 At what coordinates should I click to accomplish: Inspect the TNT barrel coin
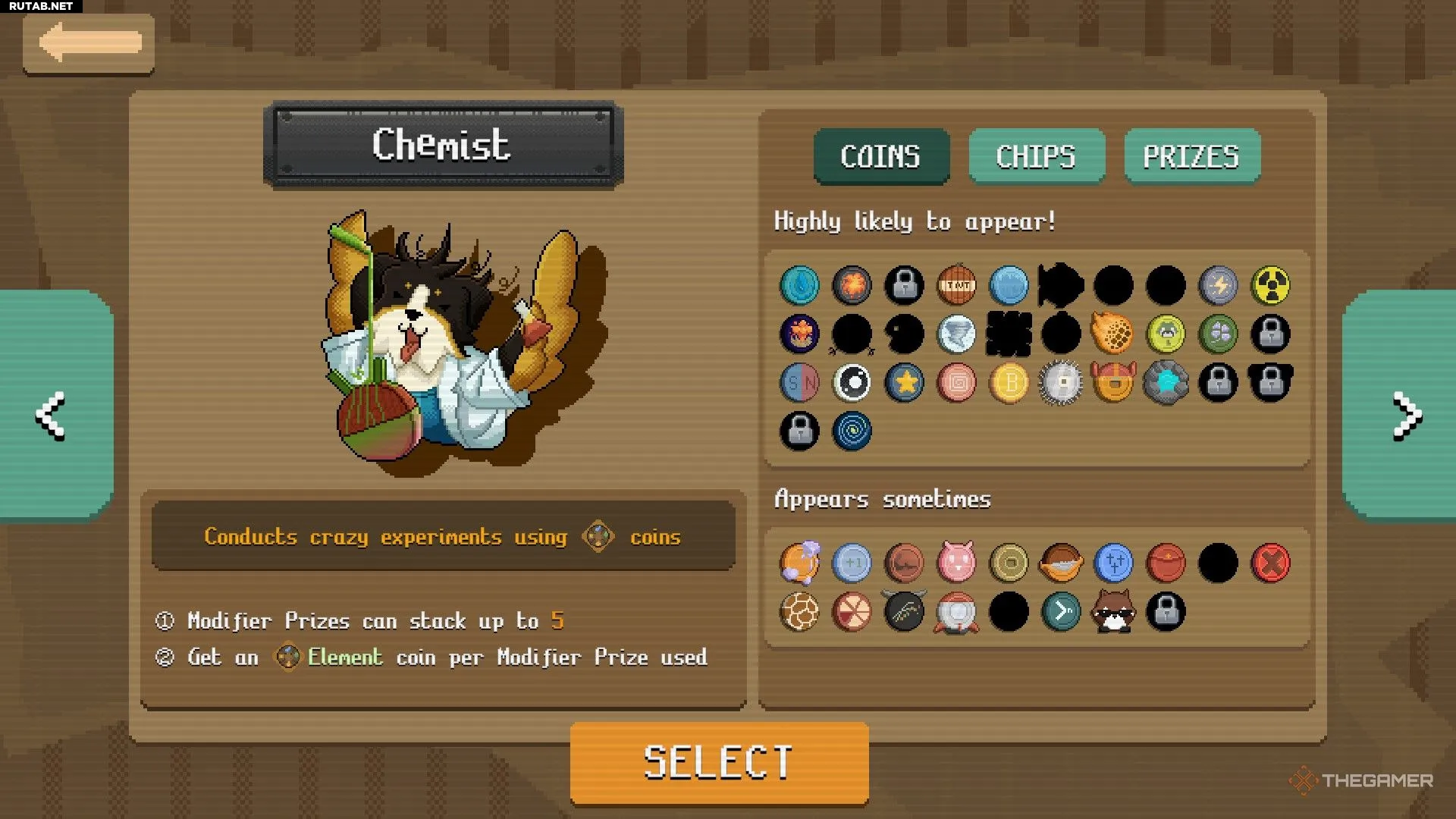[957, 285]
